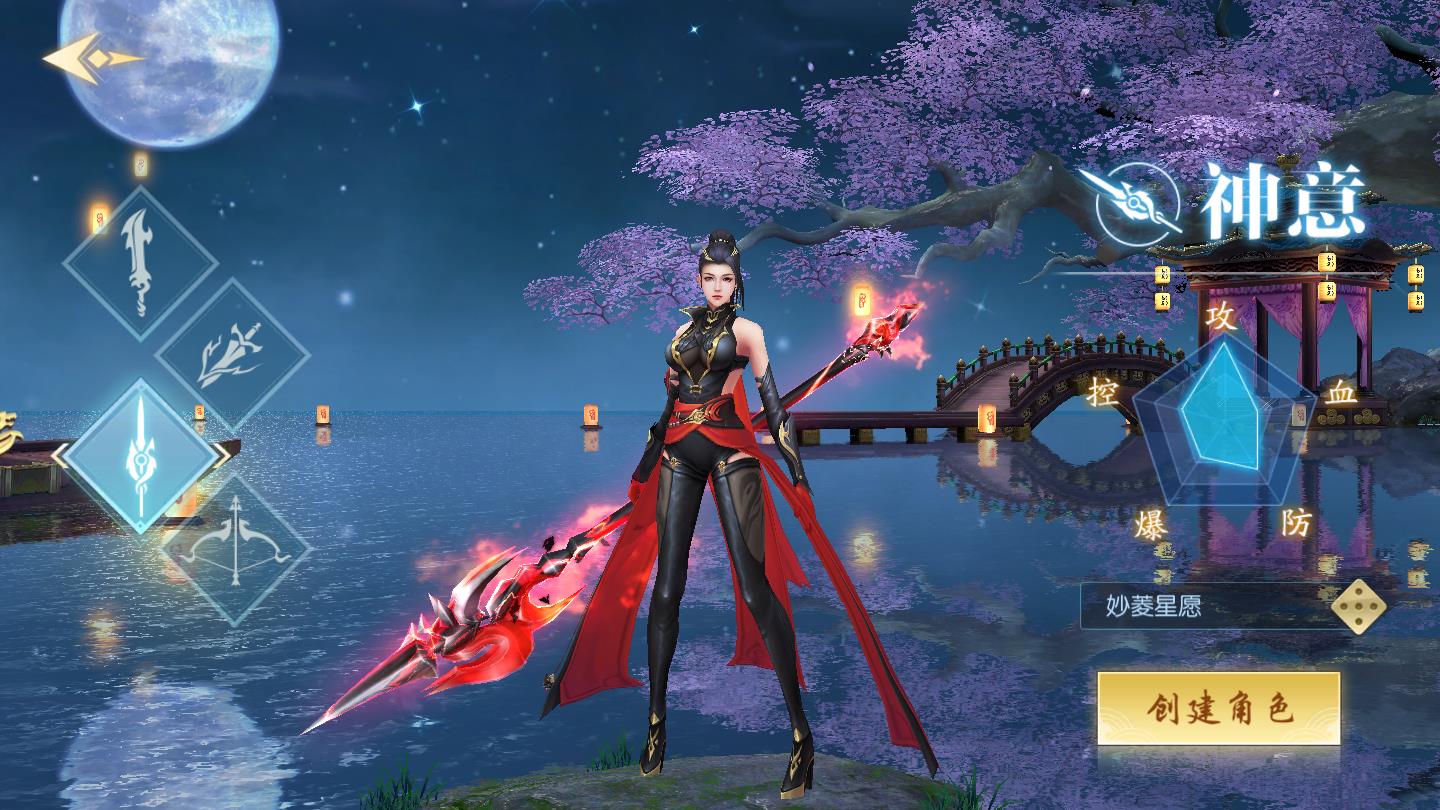Confirm with the 创建角色 button
Screen dimensions: 1440x810
1218,709
